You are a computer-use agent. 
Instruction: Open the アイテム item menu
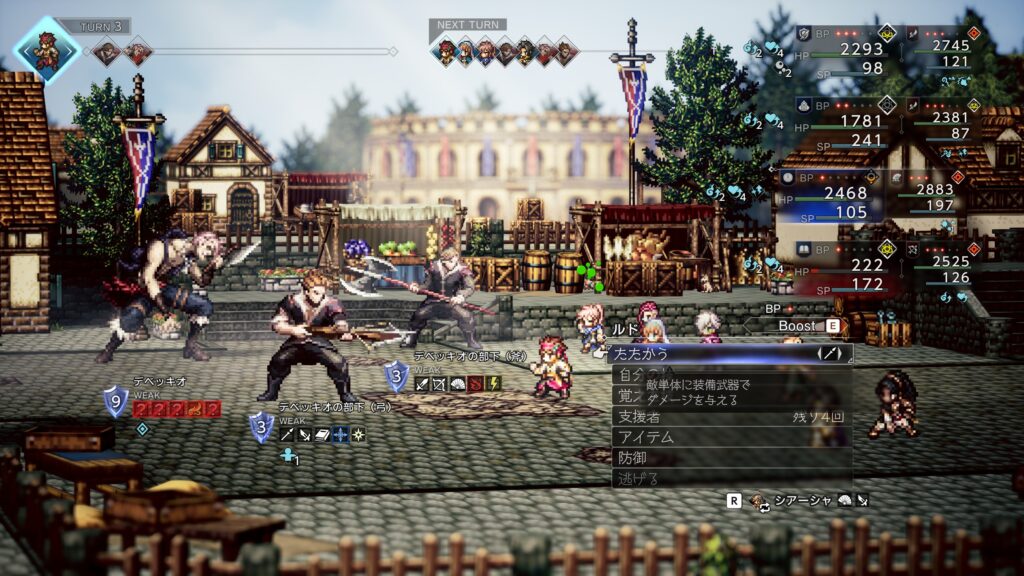[700, 437]
